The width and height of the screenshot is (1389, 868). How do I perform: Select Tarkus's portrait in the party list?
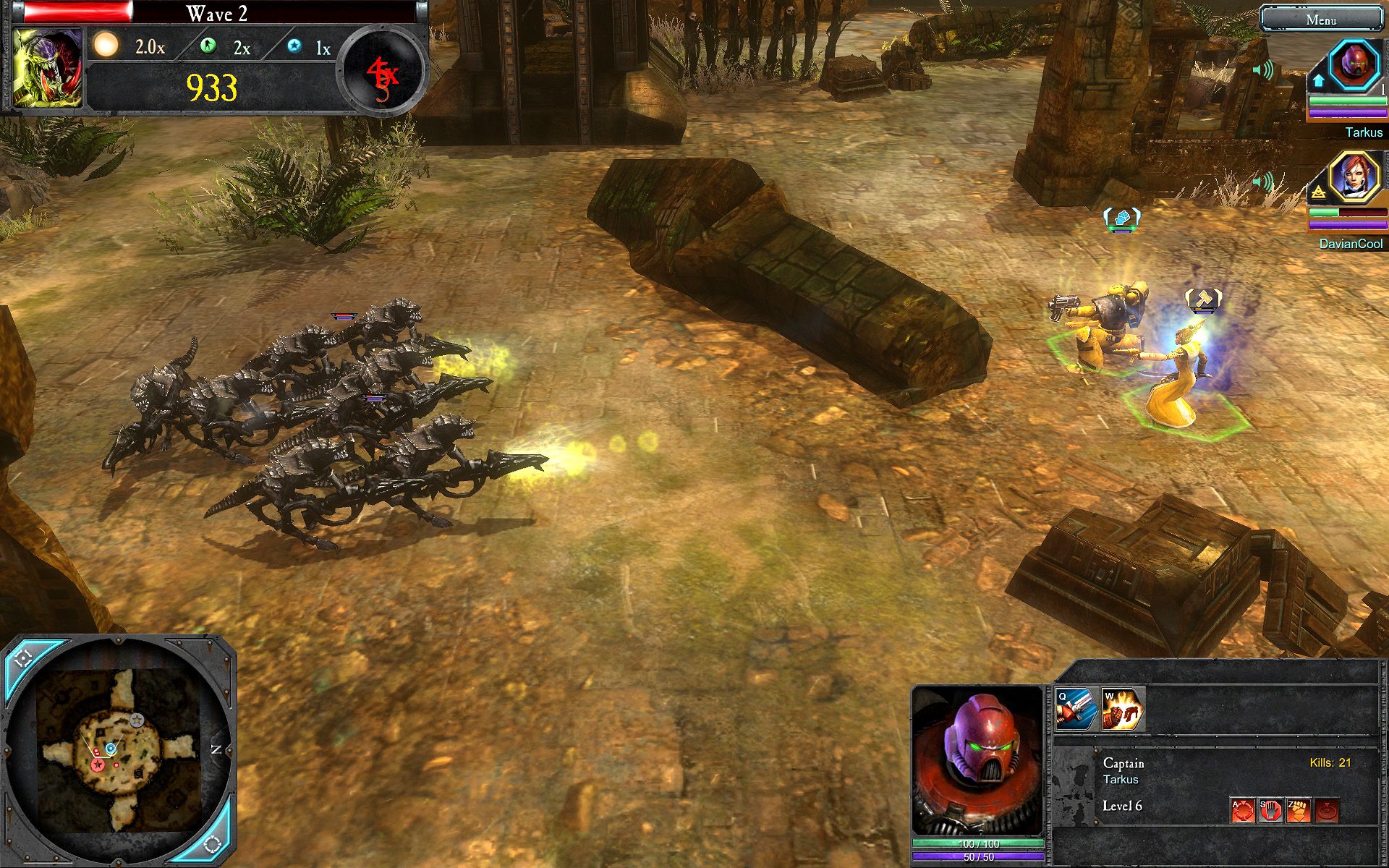pos(1354,64)
